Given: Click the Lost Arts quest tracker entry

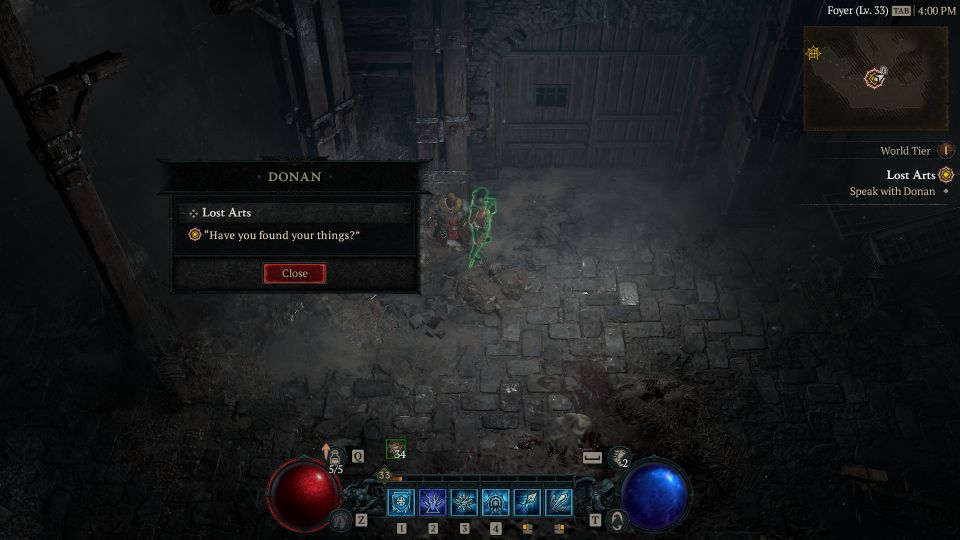Looking at the screenshot, I should 910,175.
